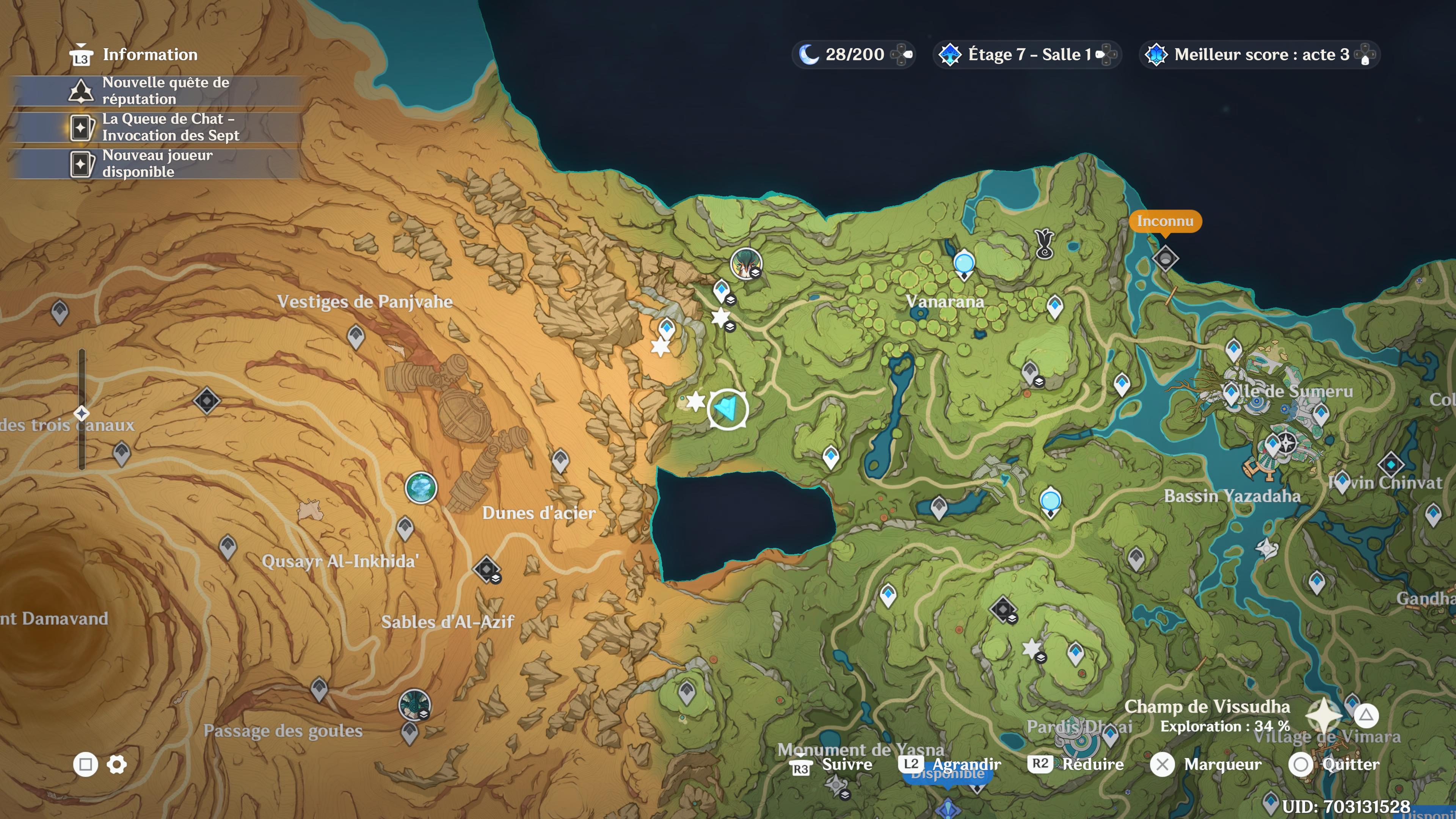
Task: Open the Nouveau joueur disponible notice
Action: 155,163
